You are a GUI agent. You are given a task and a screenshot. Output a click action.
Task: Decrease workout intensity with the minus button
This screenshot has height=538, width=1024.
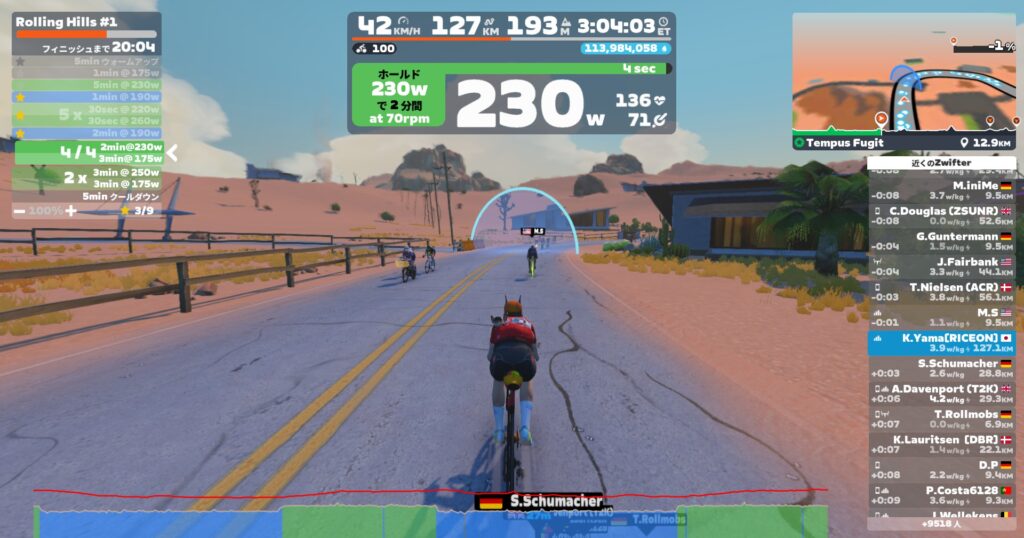20,211
